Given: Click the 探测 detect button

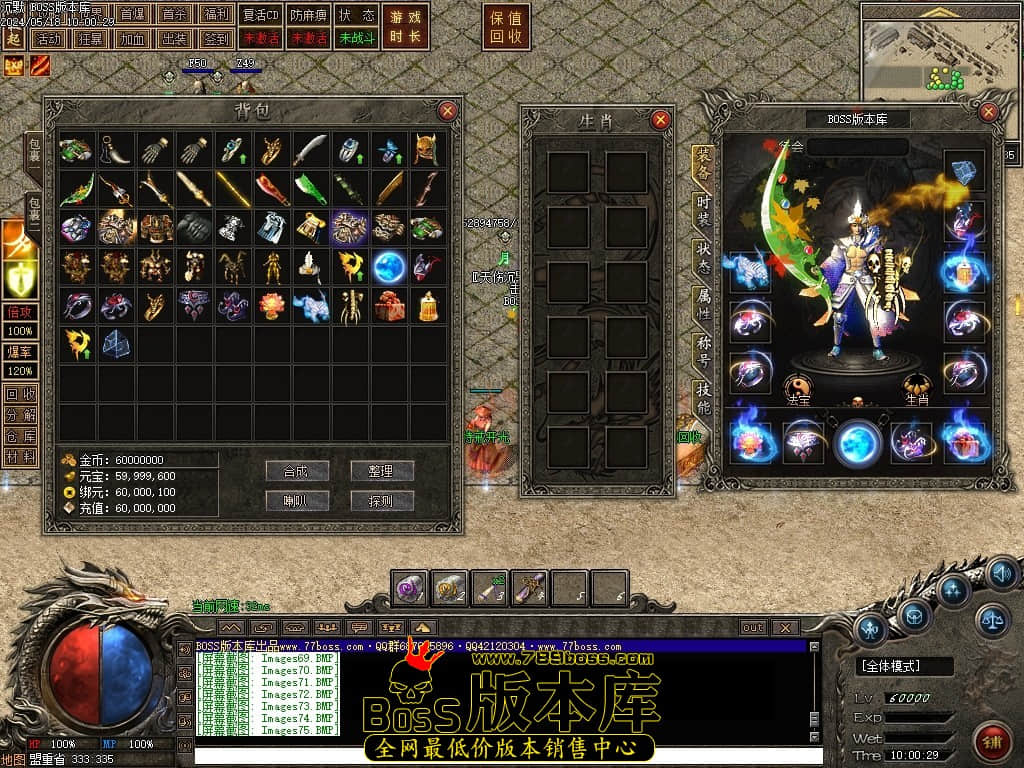Looking at the screenshot, I should [x=382, y=500].
